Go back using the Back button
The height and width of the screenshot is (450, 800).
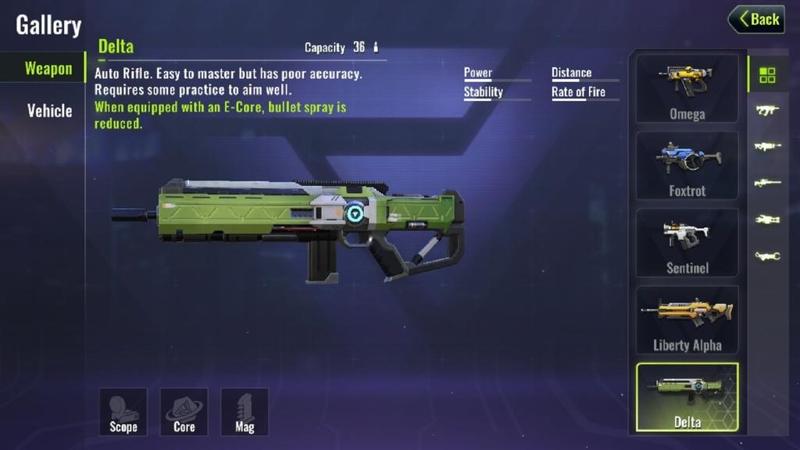point(756,19)
